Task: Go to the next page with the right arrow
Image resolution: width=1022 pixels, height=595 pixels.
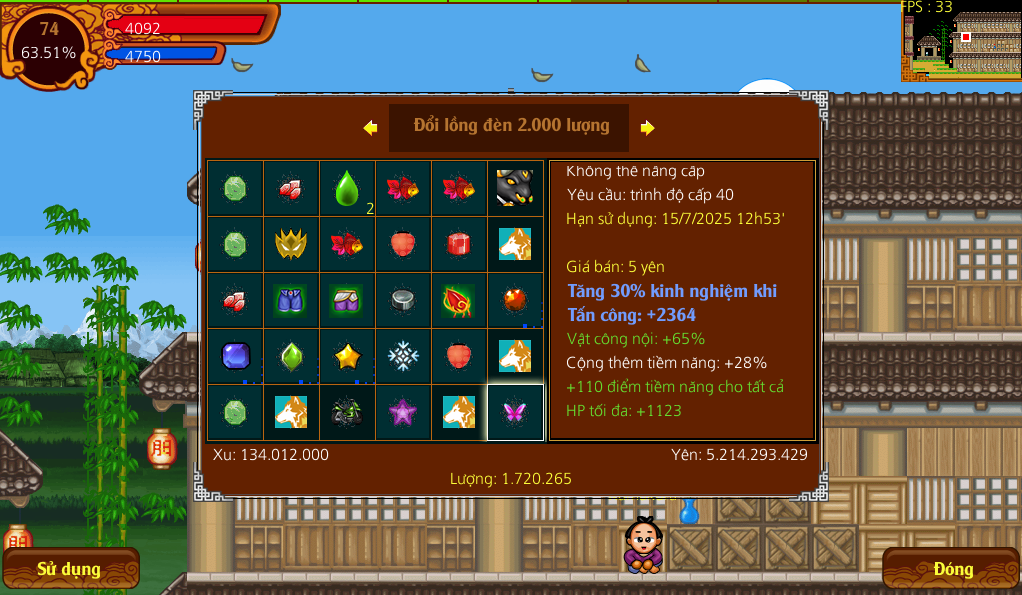Action: pos(648,127)
